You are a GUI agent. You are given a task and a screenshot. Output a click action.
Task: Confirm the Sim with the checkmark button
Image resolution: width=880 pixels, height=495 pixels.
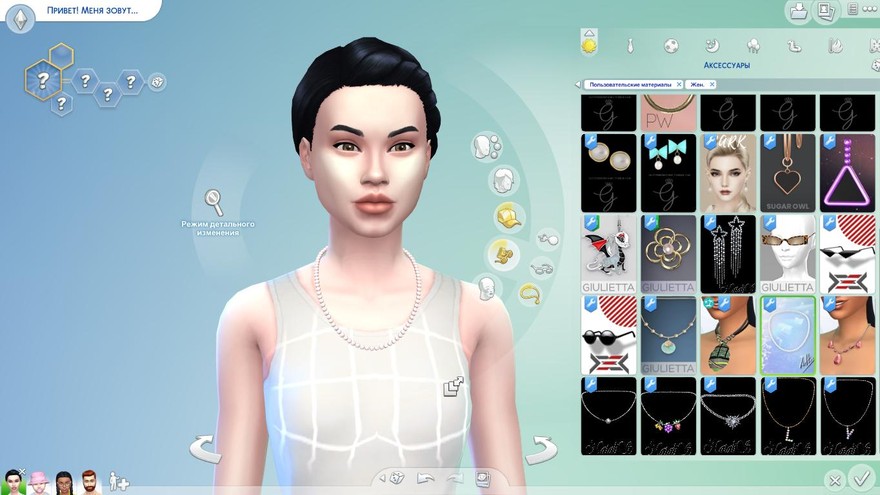(859, 478)
